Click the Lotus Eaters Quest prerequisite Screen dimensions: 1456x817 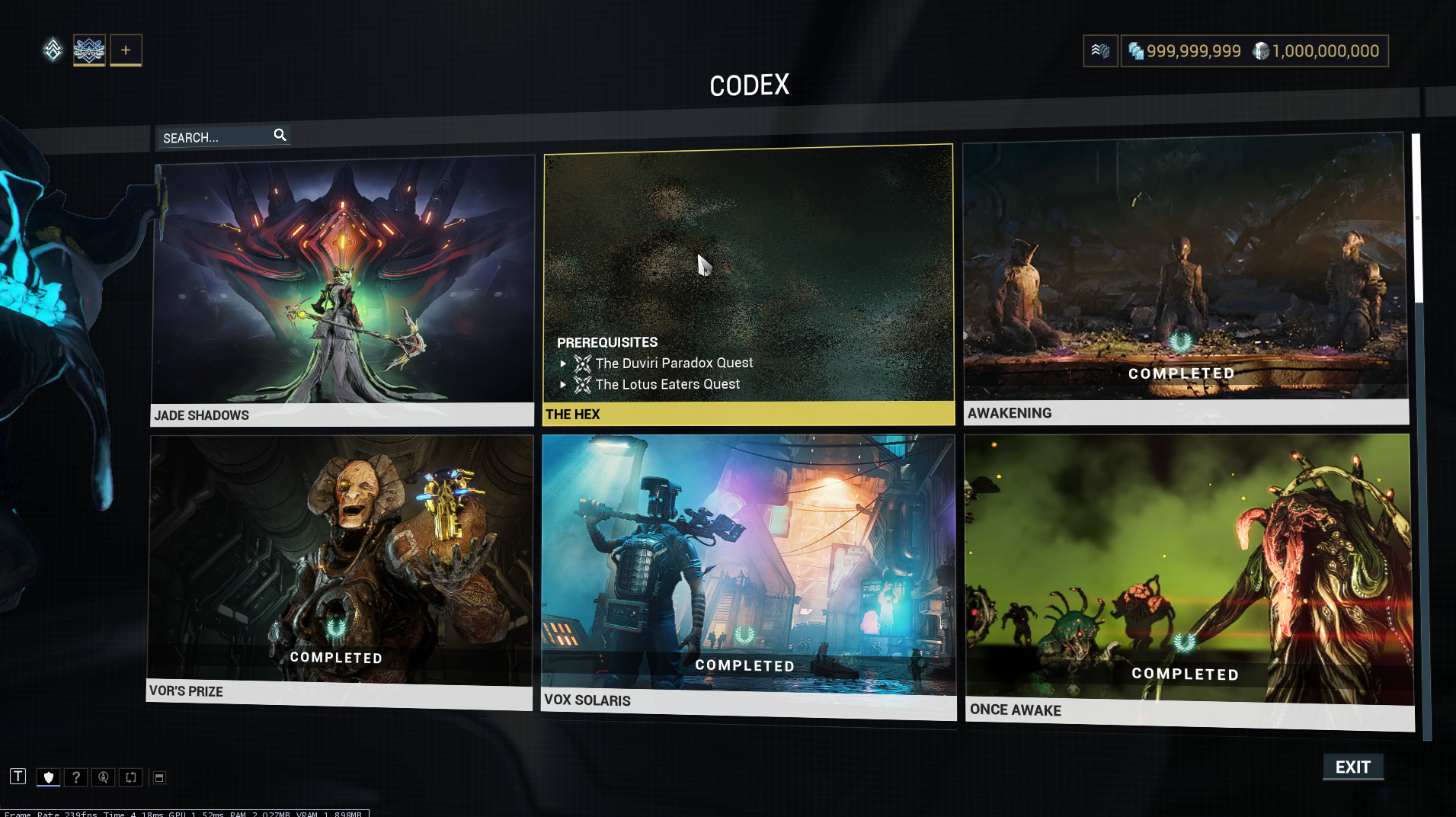(x=667, y=385)
